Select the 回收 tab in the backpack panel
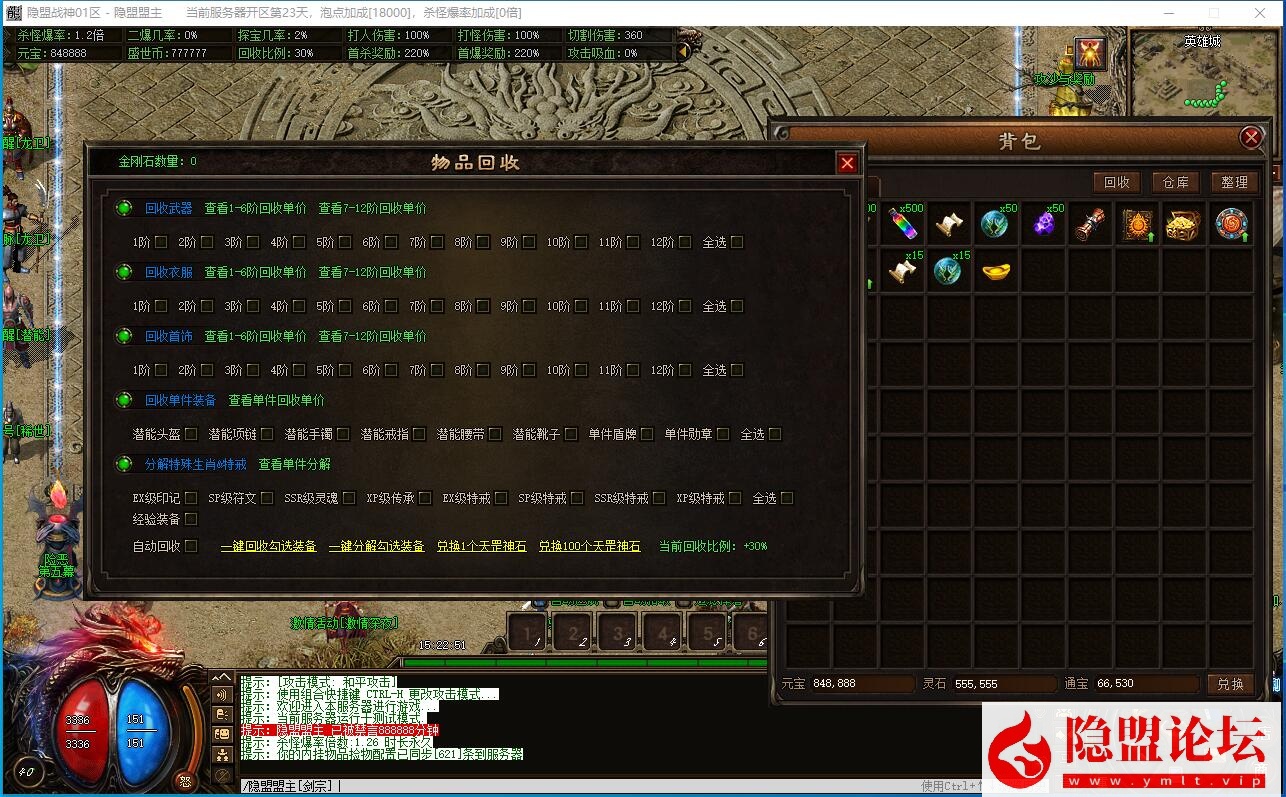This screenshot has height=797, width=1286. (1117, 182)
